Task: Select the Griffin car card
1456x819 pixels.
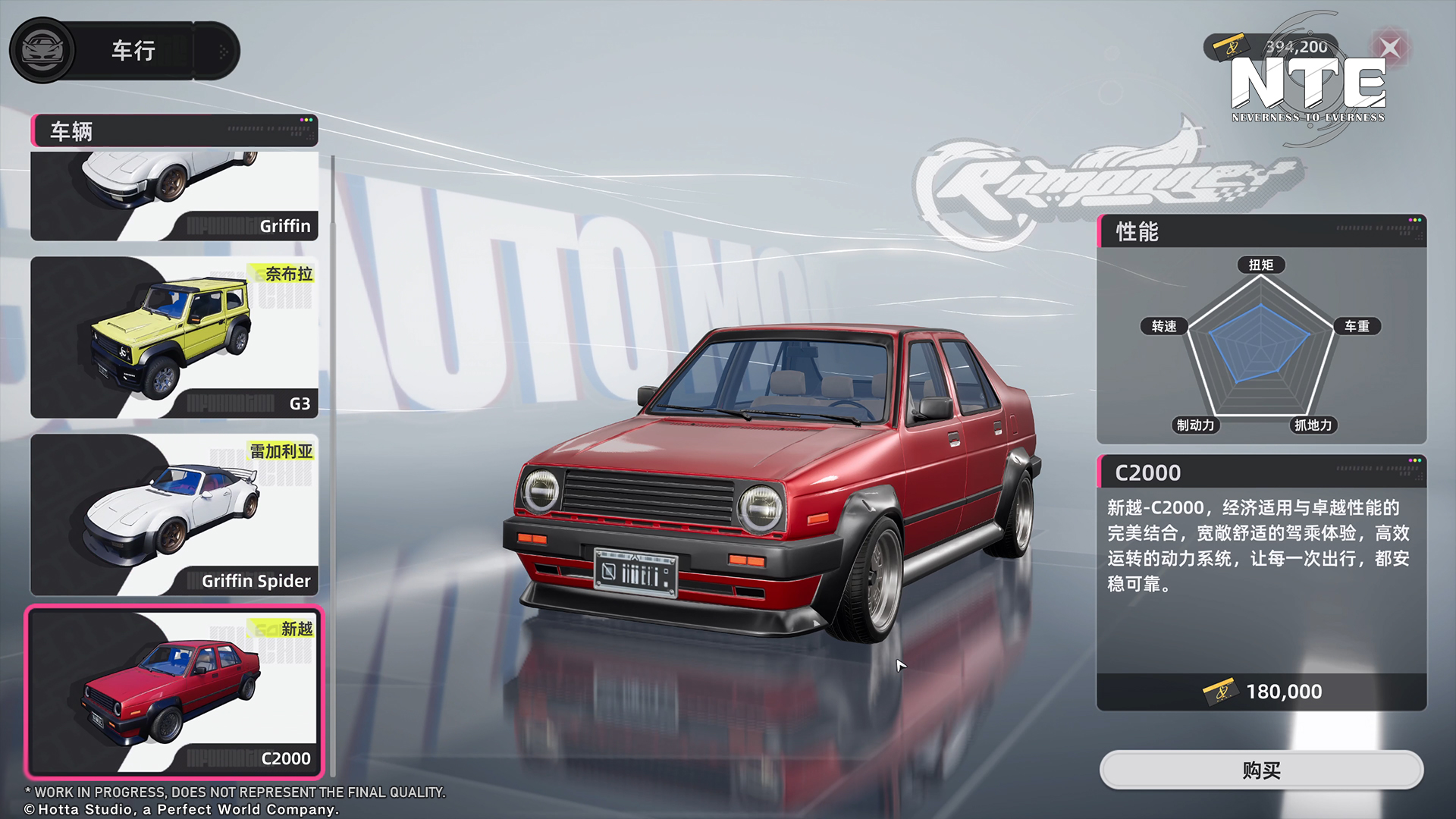Action: [x=174, y=196]
